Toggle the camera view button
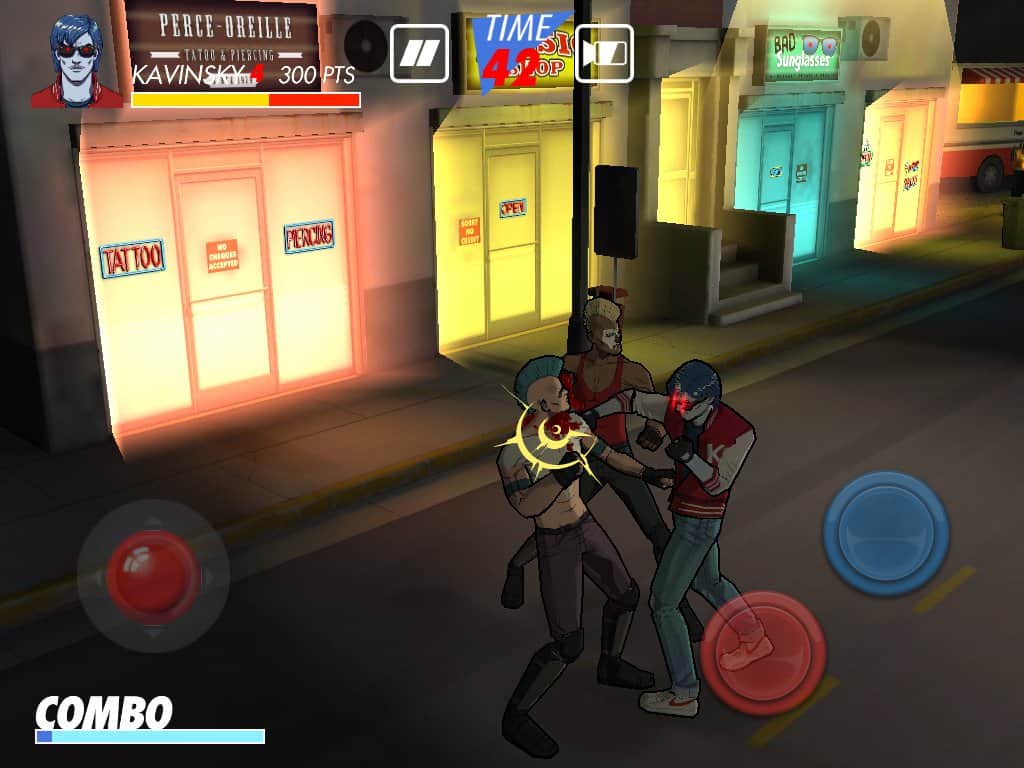This screenshot has height=768, width=1024. (603, 53)
